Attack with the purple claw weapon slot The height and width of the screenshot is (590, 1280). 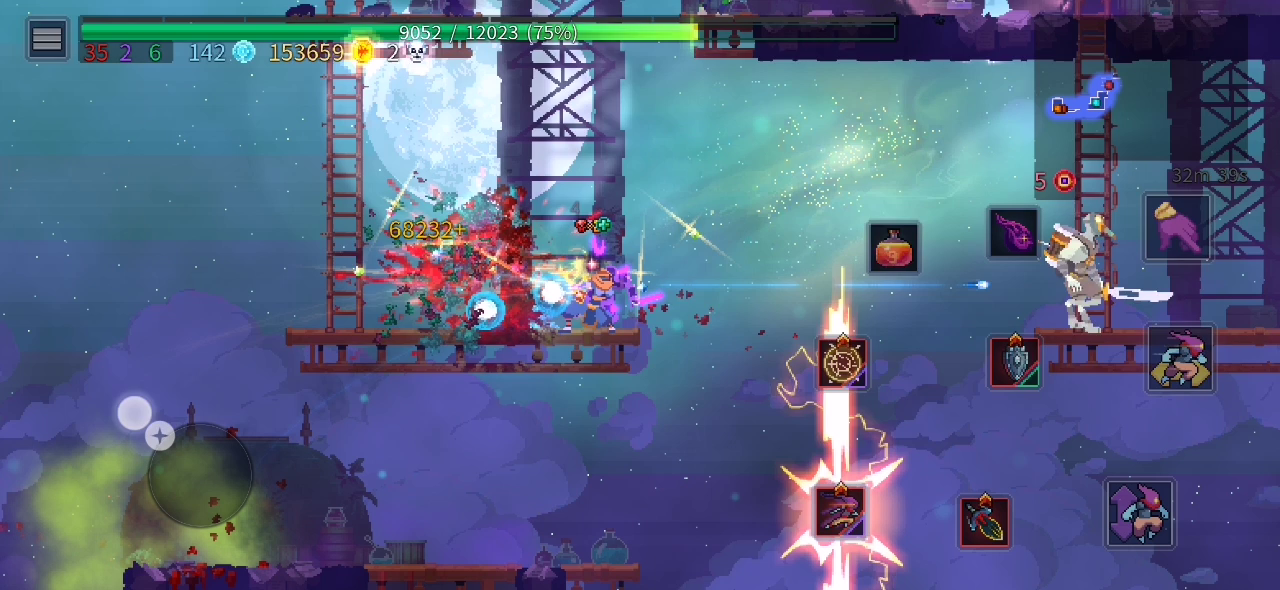click(839, 510)
